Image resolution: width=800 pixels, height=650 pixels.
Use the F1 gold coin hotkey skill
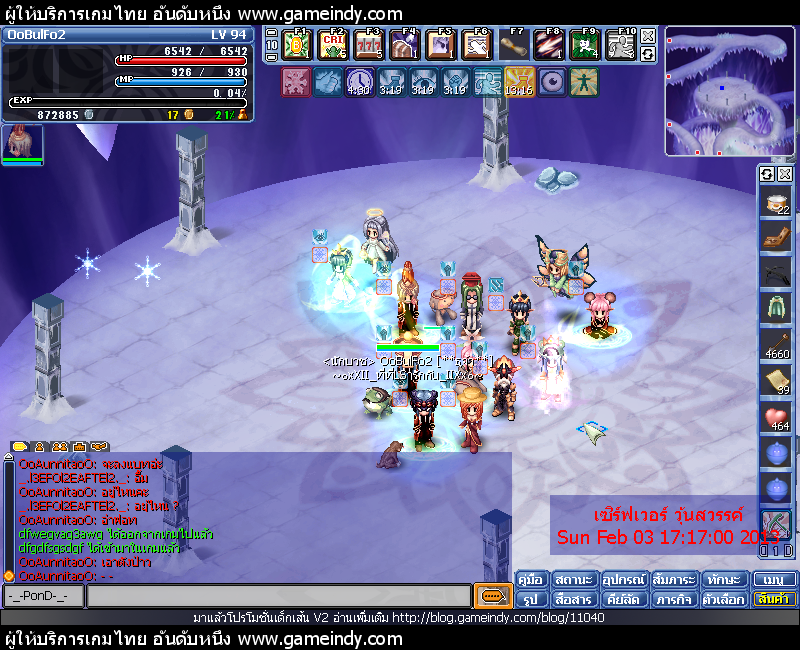tap(297, 45)
